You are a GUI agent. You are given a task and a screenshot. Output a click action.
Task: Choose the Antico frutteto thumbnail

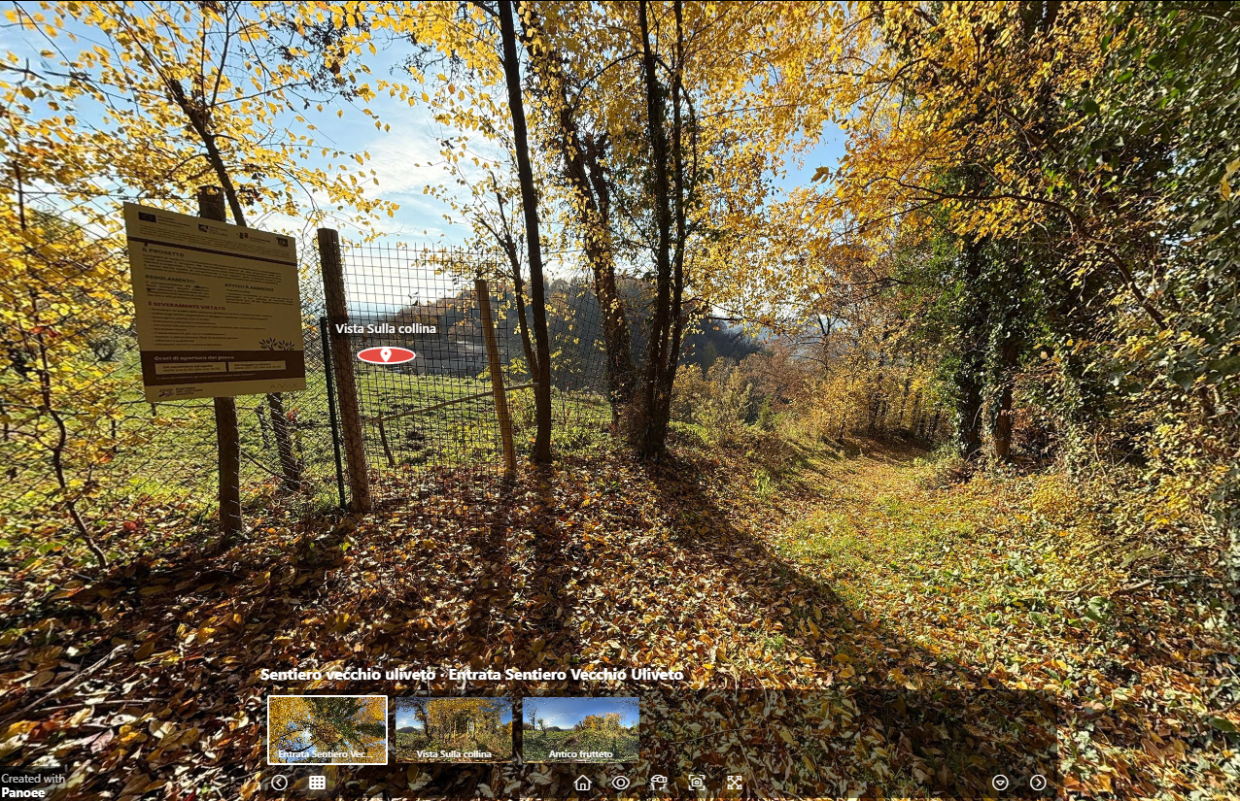click(x=580, y=730)
